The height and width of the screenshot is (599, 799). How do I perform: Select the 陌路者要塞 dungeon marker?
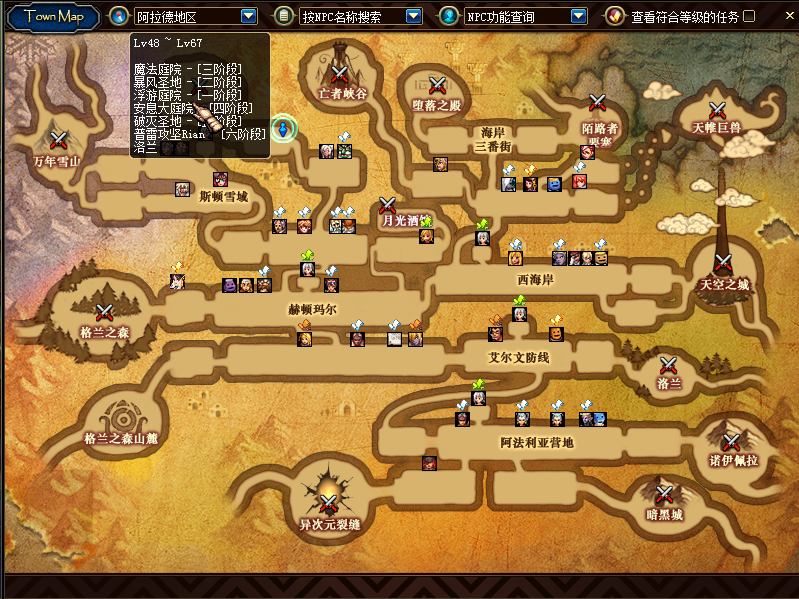598,102
